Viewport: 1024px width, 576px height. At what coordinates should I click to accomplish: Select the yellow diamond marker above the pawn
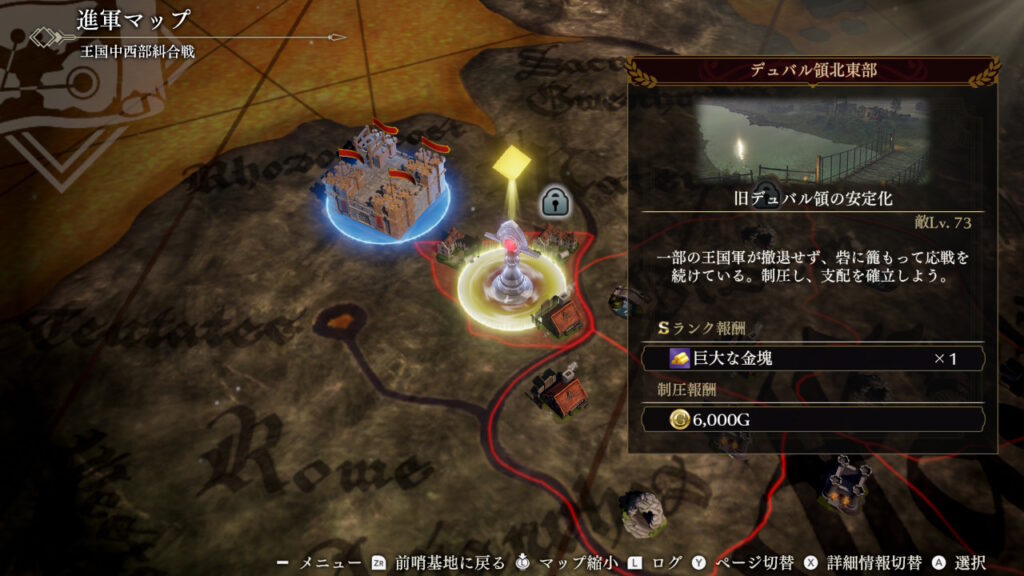point(512,161)
